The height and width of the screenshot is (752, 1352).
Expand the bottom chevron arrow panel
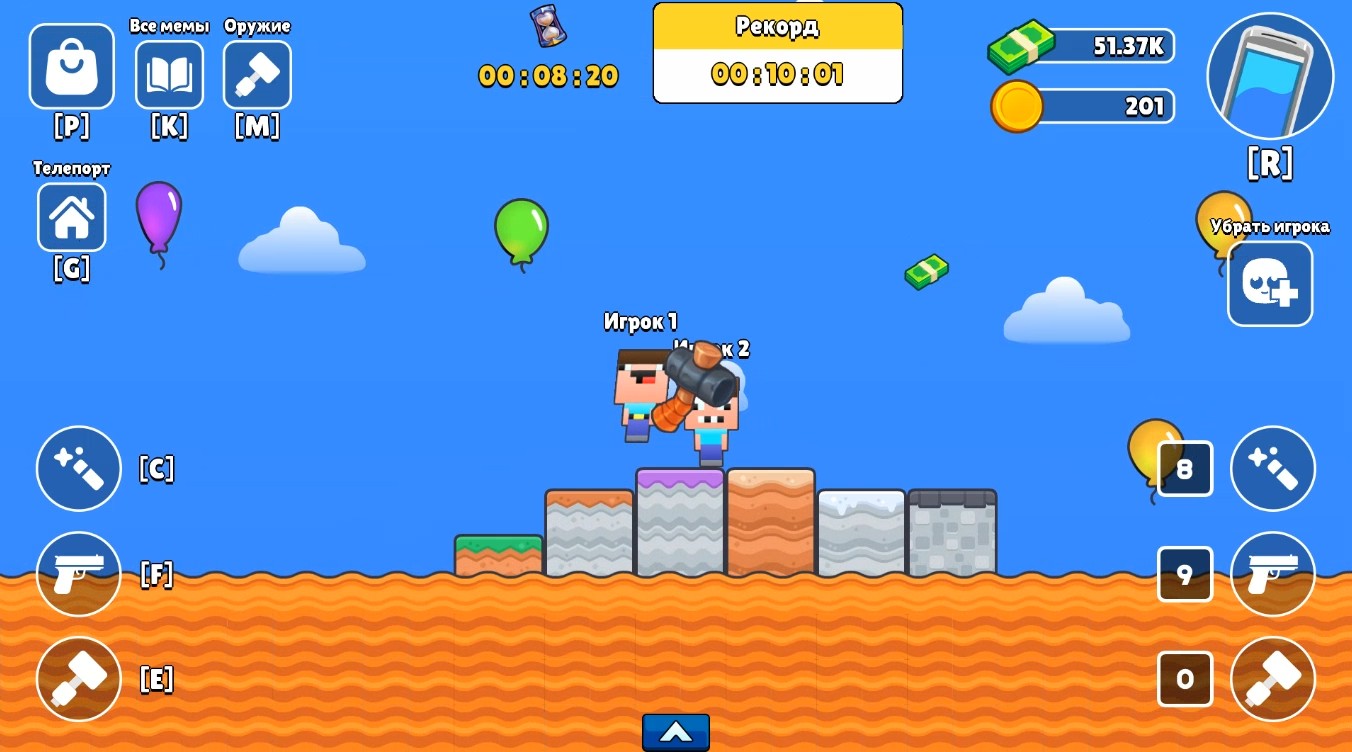(676, 731)
